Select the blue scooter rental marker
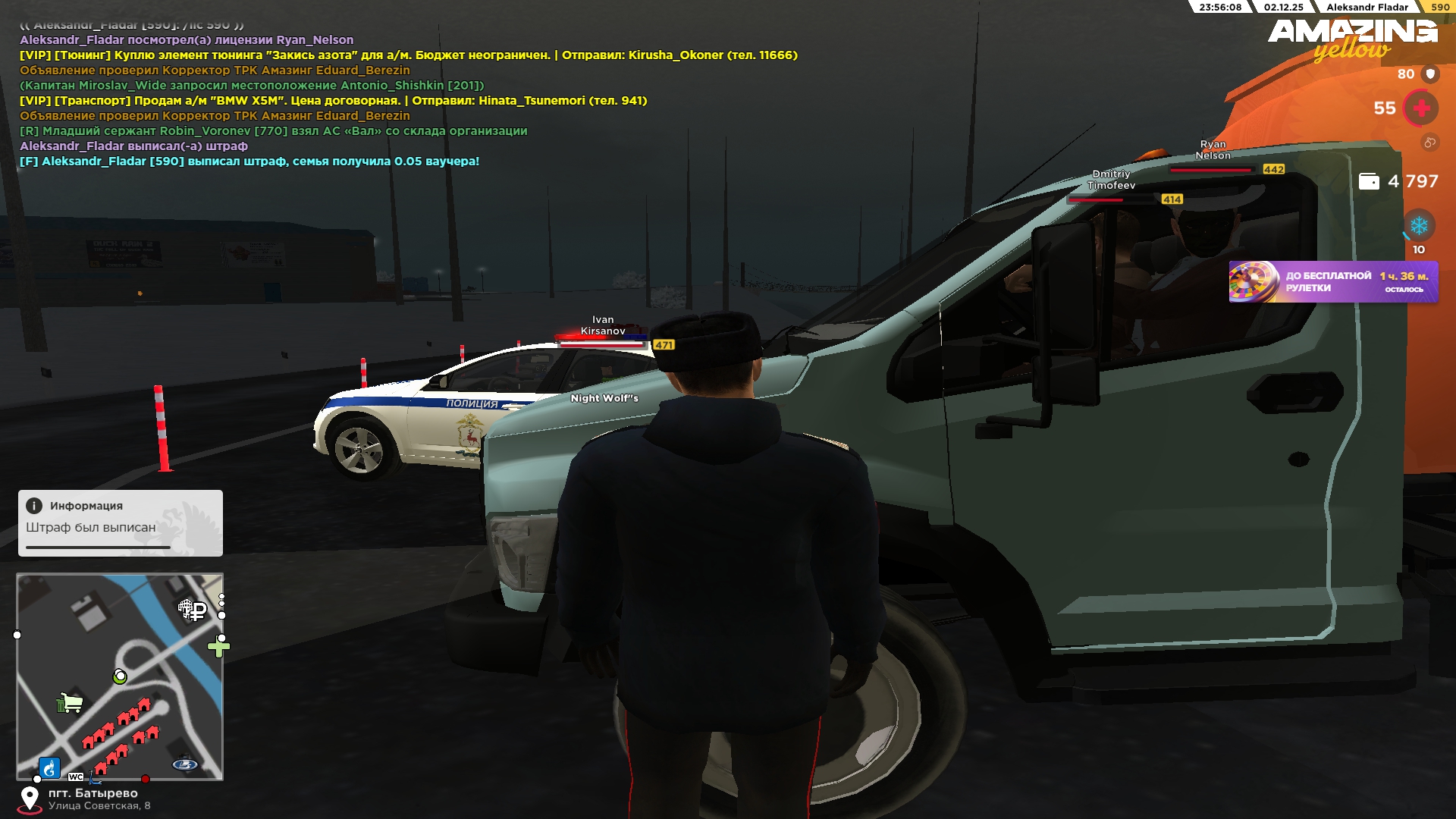 (95, 778)
